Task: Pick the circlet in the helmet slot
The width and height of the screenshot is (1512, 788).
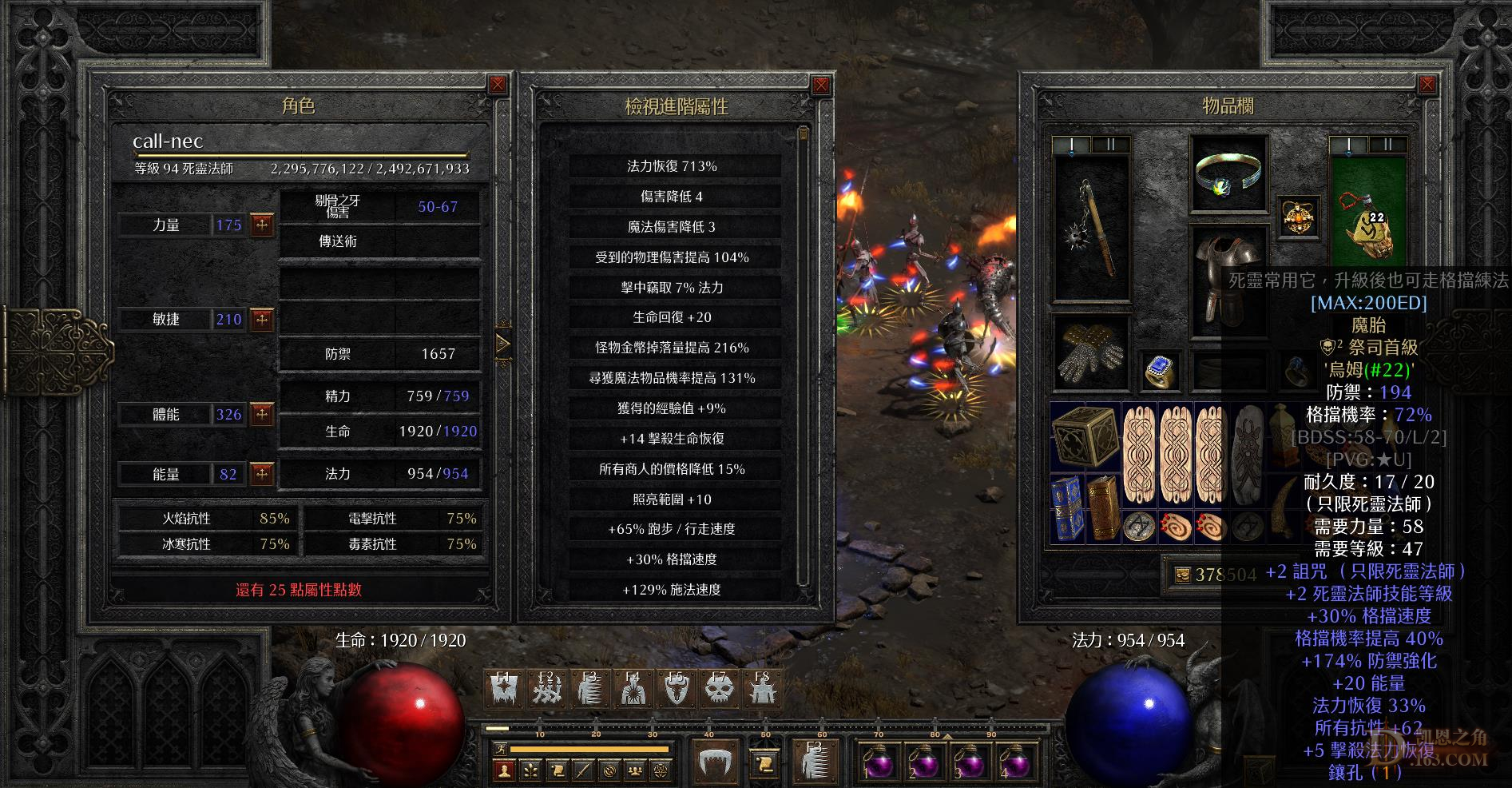Action: point(1228,174)
